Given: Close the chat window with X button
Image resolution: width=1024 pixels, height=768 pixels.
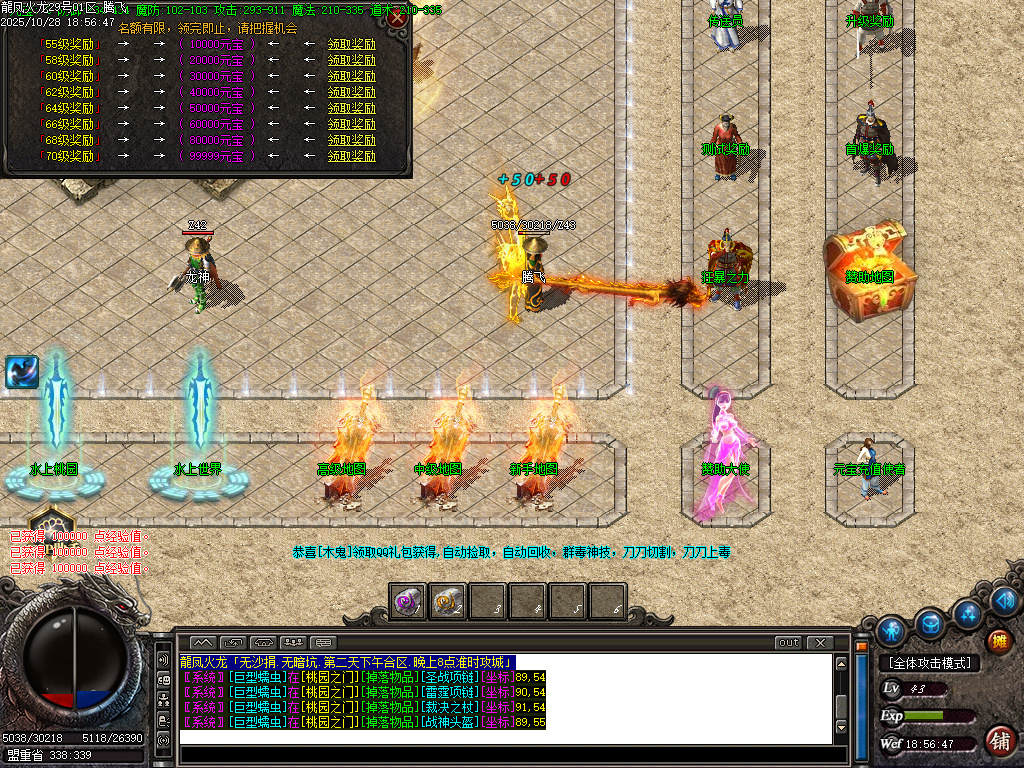Looking at the screenshot, I should 819,642.
